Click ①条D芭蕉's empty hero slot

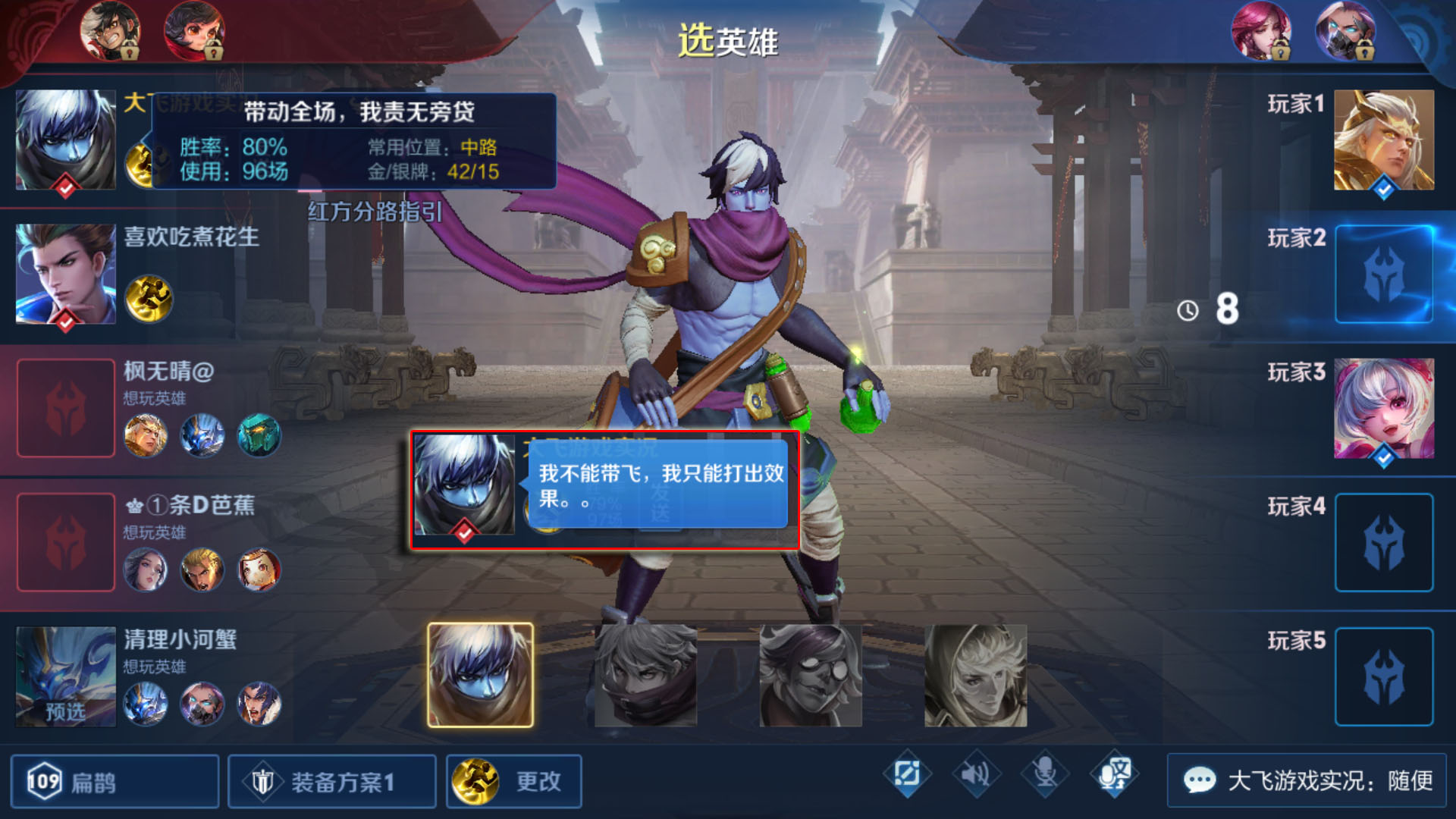click(66, 542)
